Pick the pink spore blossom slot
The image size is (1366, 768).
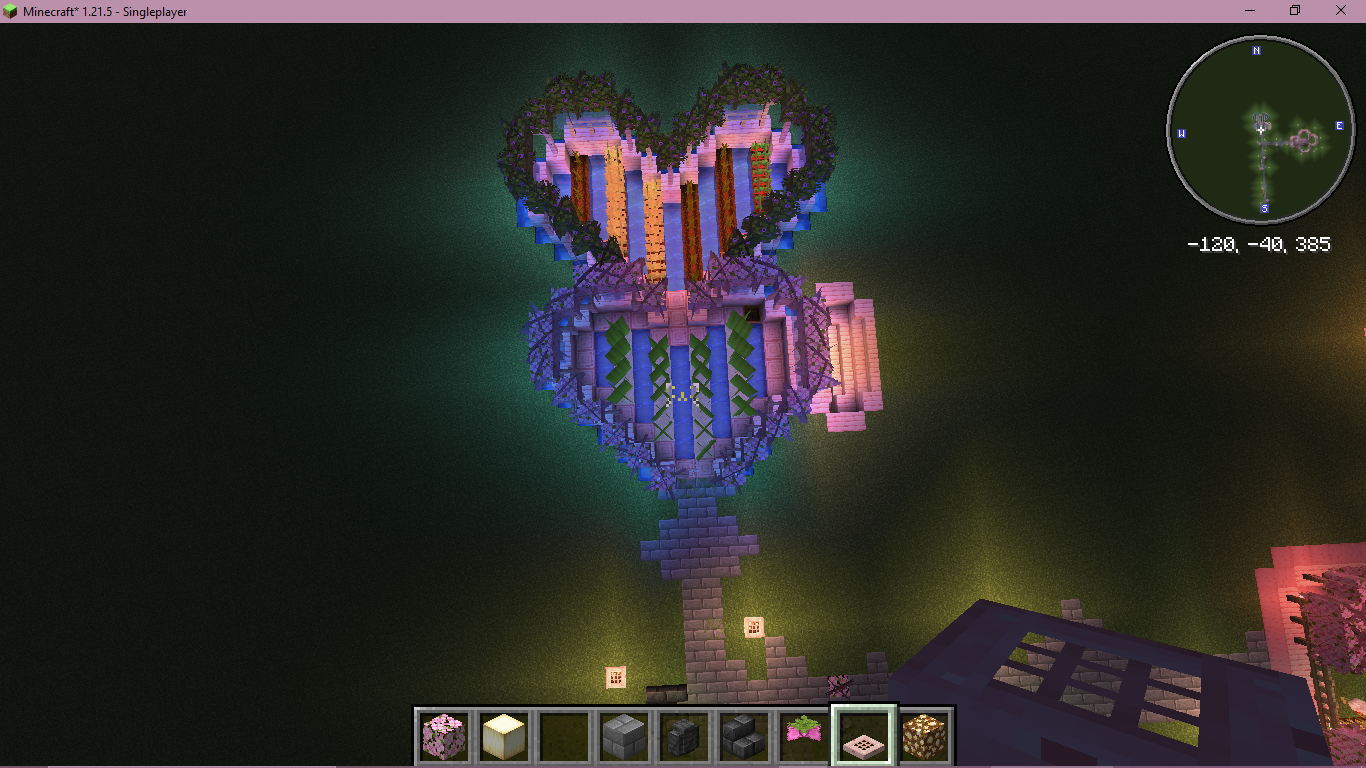[x=803, y=736]
